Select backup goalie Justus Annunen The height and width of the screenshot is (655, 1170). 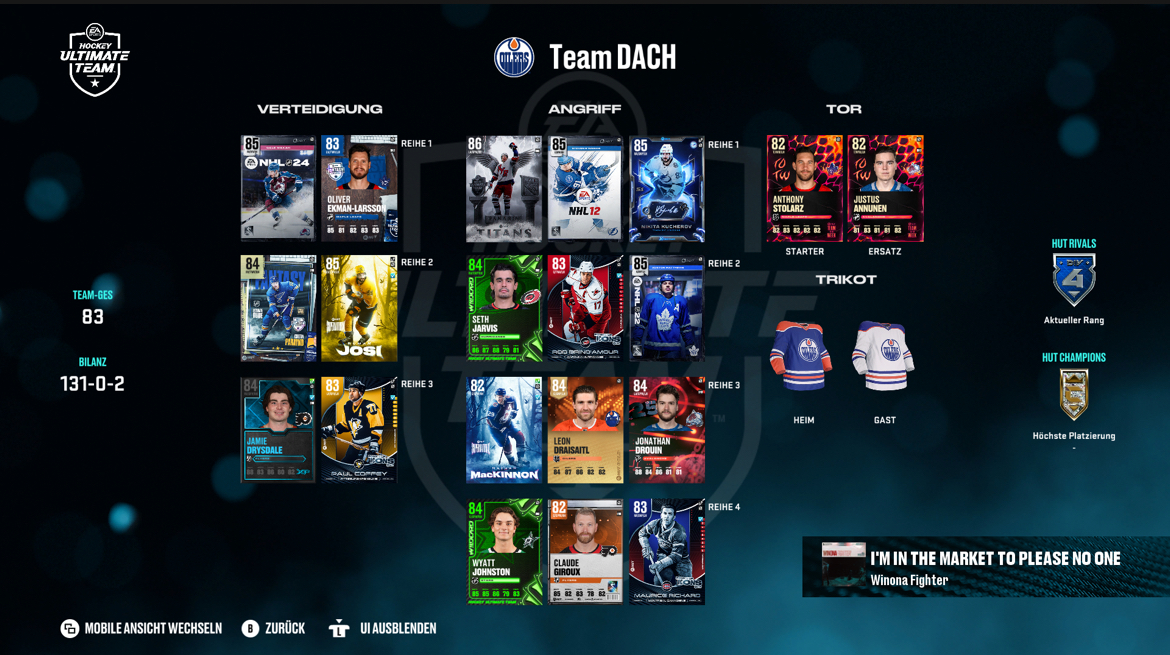(885, 189)
